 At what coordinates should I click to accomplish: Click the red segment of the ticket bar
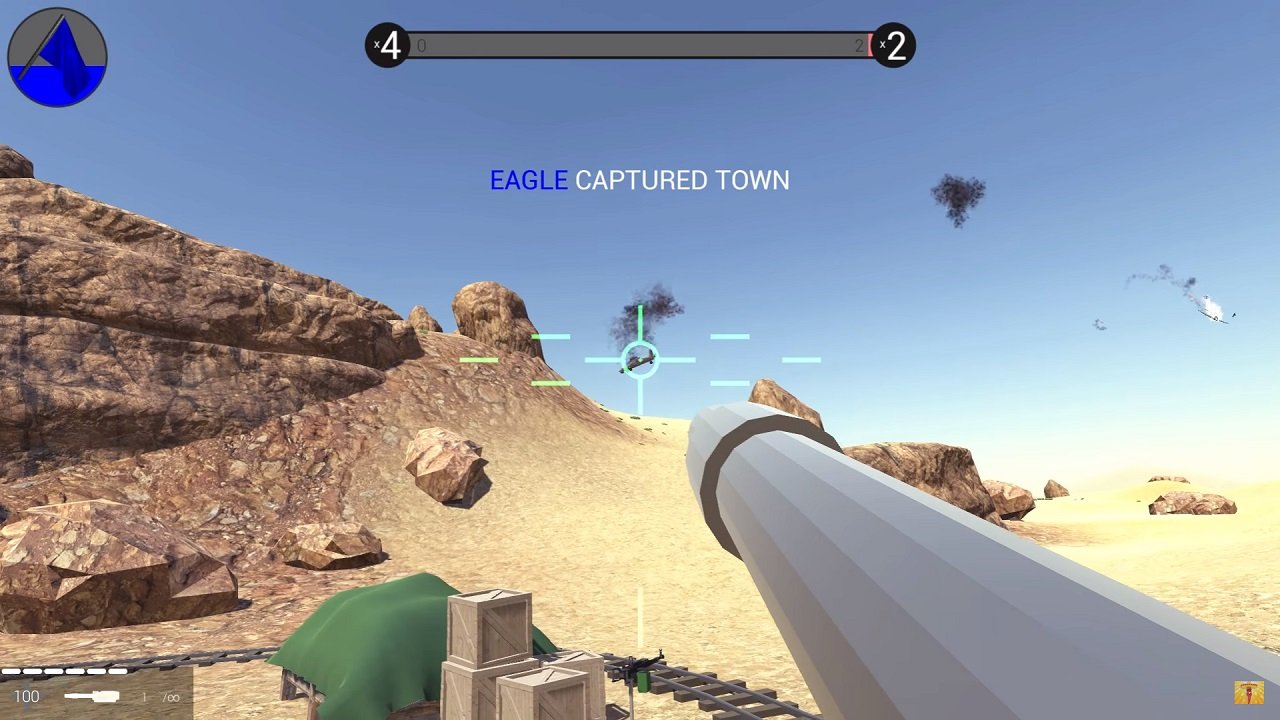[868, 46]
